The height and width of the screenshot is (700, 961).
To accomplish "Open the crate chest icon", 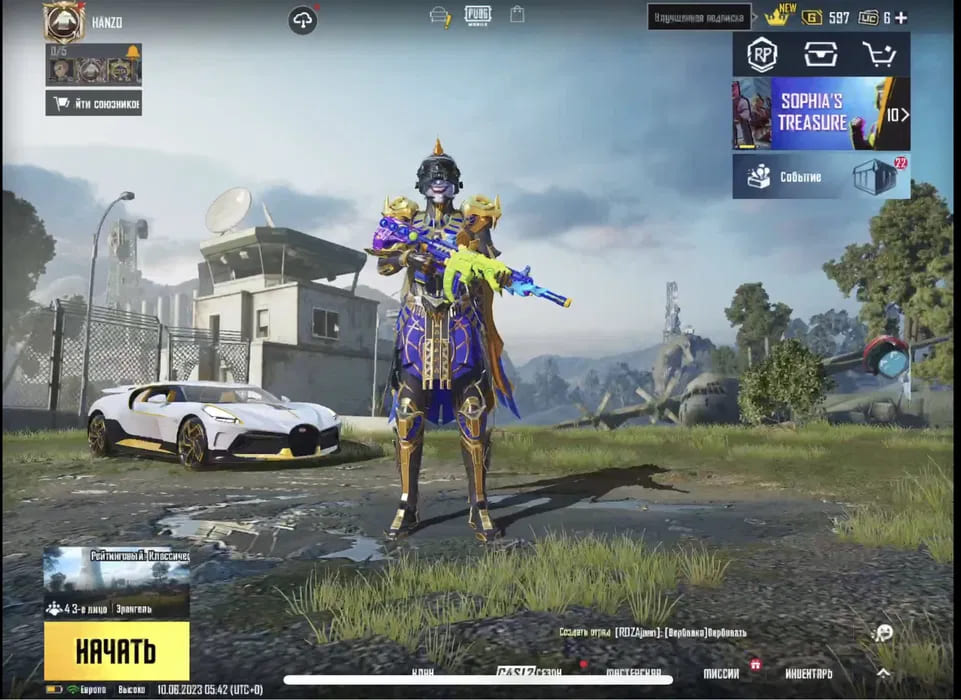I will point(821,55).
